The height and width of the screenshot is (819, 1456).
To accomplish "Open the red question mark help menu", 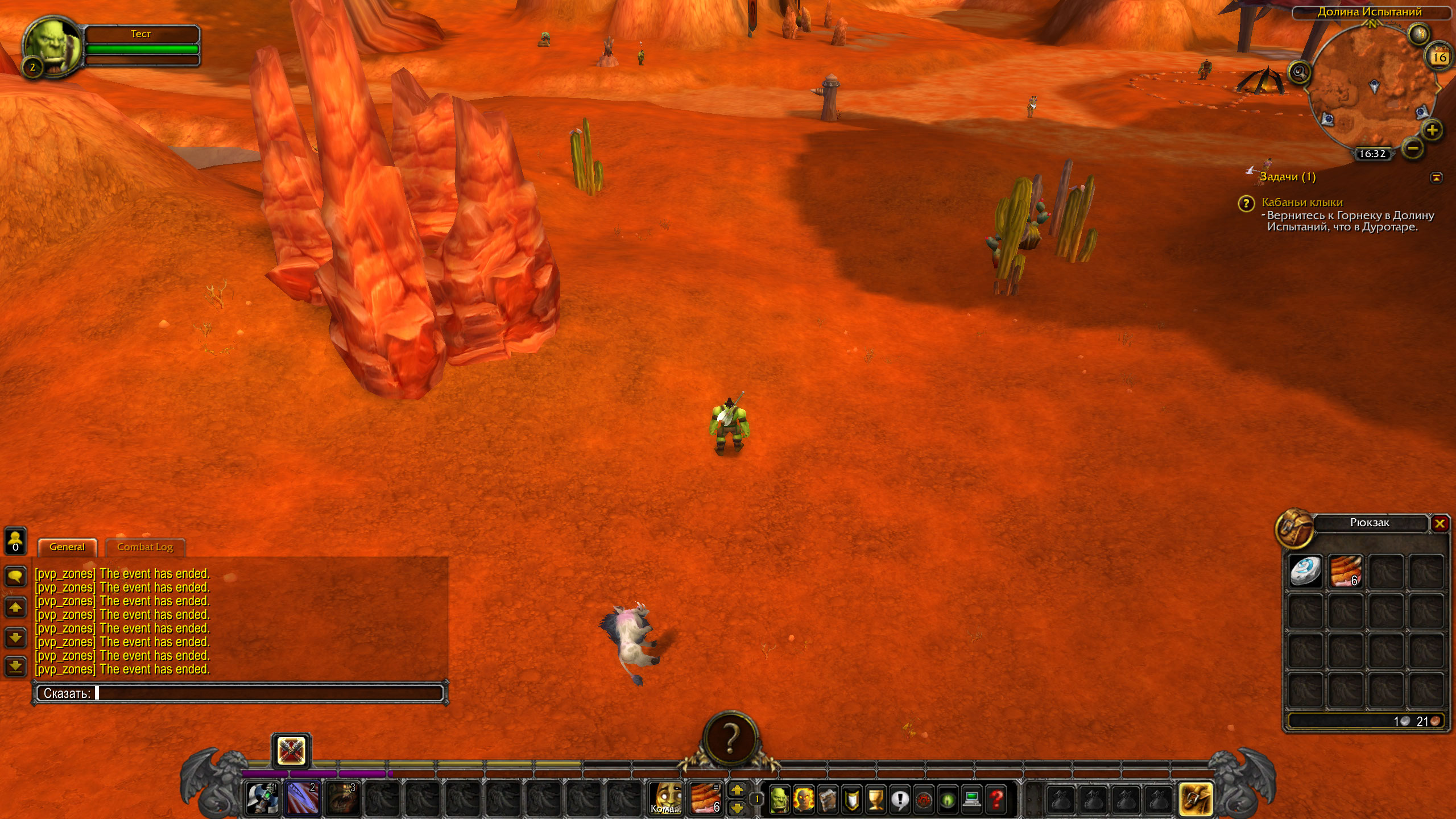I will coord(996,799).
